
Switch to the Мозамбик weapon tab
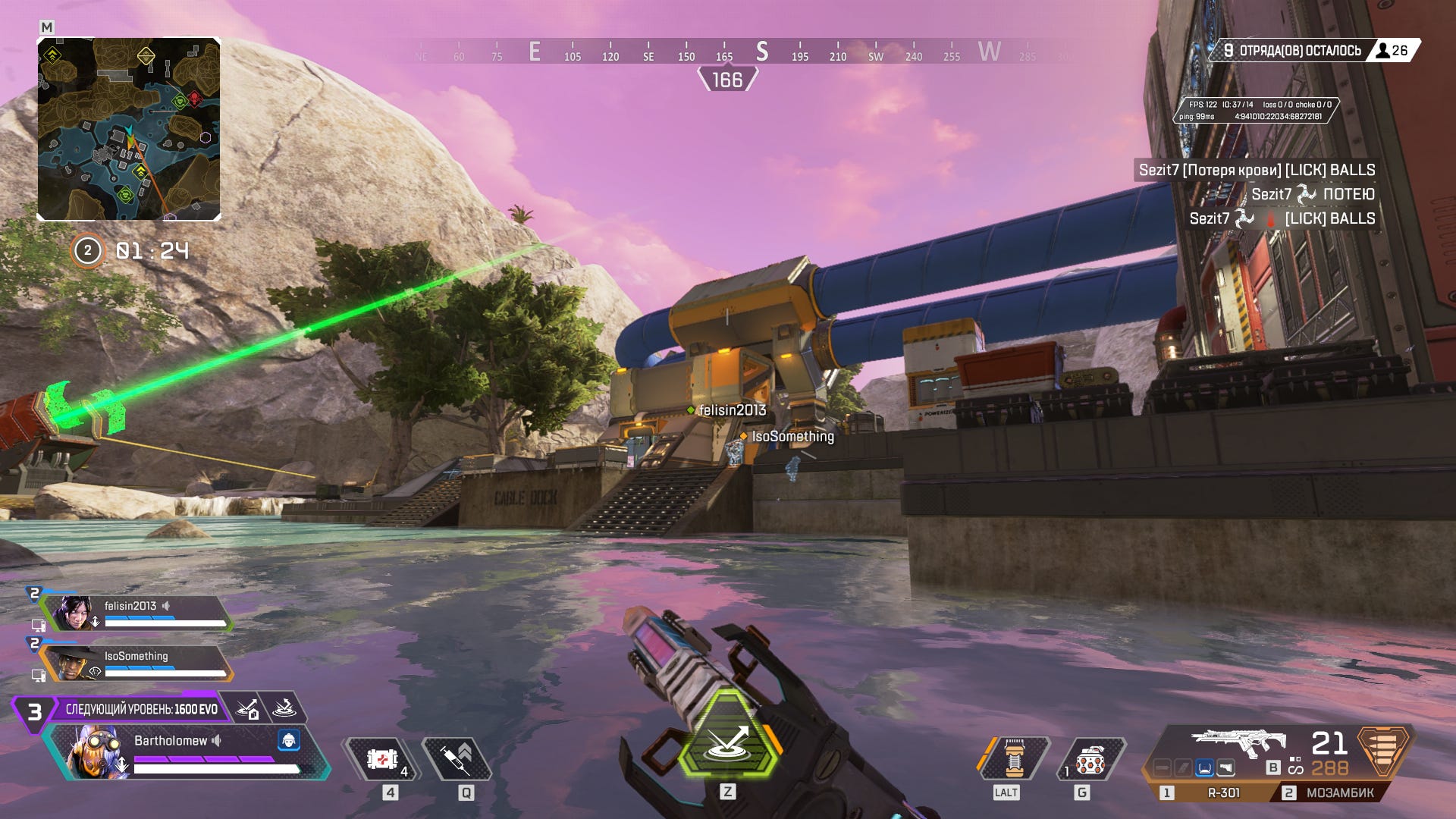(1332, 792)
